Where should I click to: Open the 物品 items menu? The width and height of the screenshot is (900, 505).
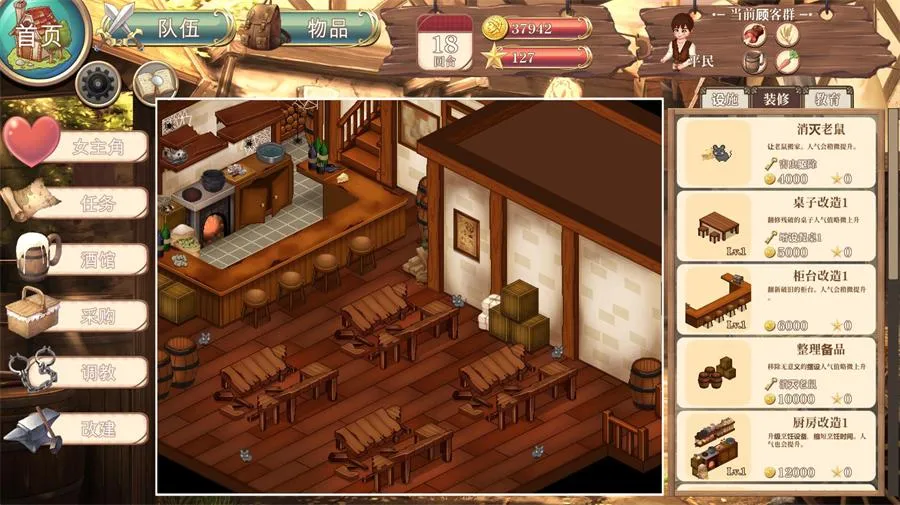point(325,28)
